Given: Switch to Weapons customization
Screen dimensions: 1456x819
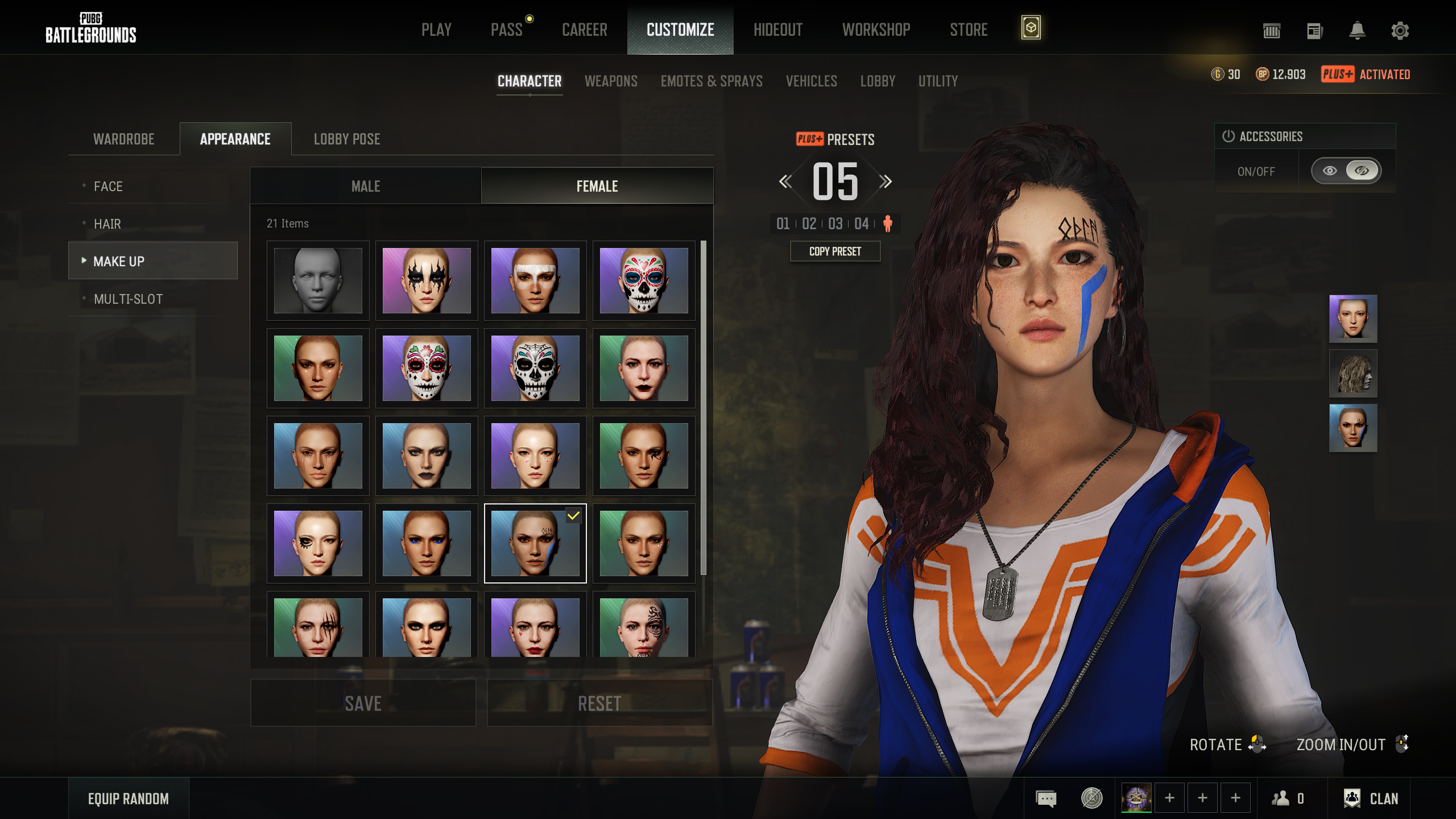Looking at the screenshot, I should pyautogui.click(x=611, y=81).
